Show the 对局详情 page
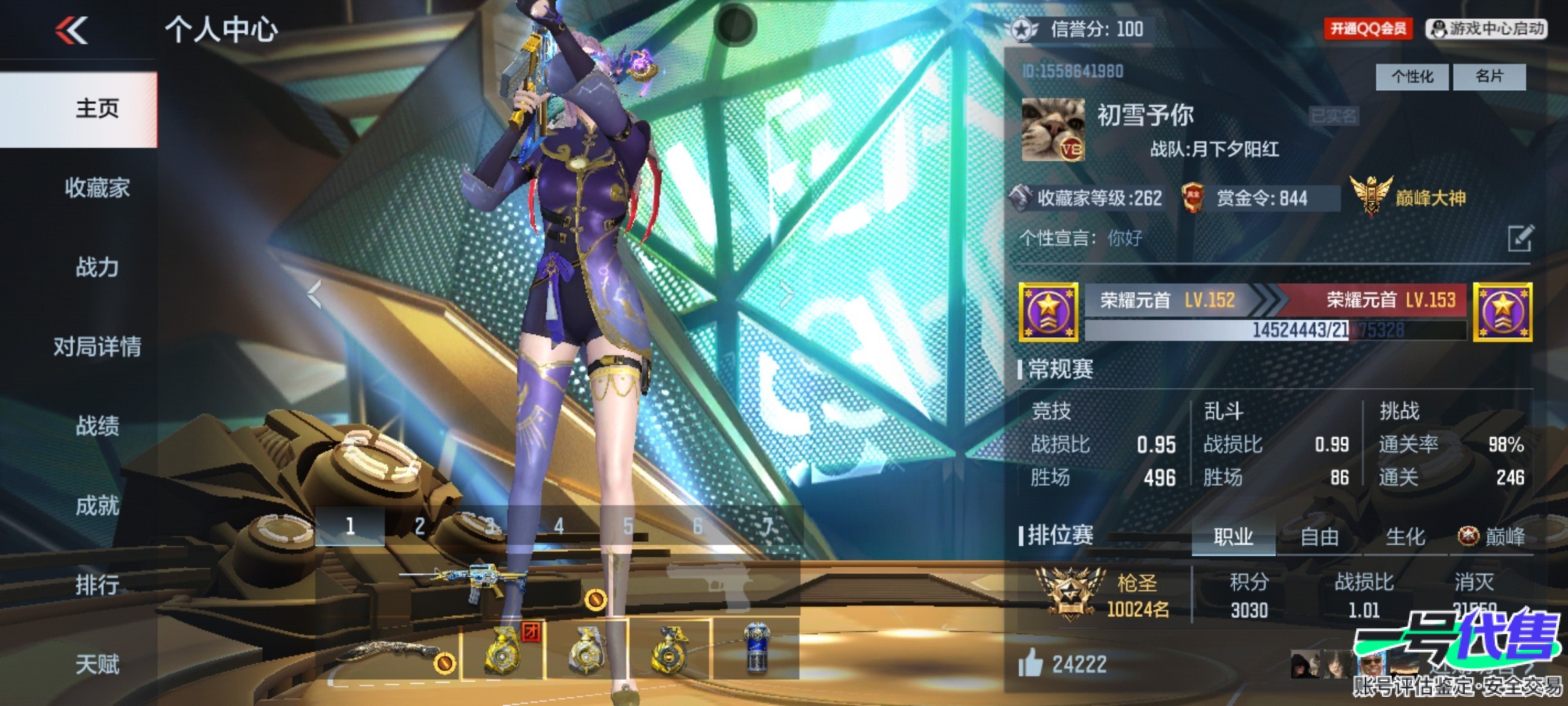The height and width of the screenshot is (706, 1568). [97, 346]
